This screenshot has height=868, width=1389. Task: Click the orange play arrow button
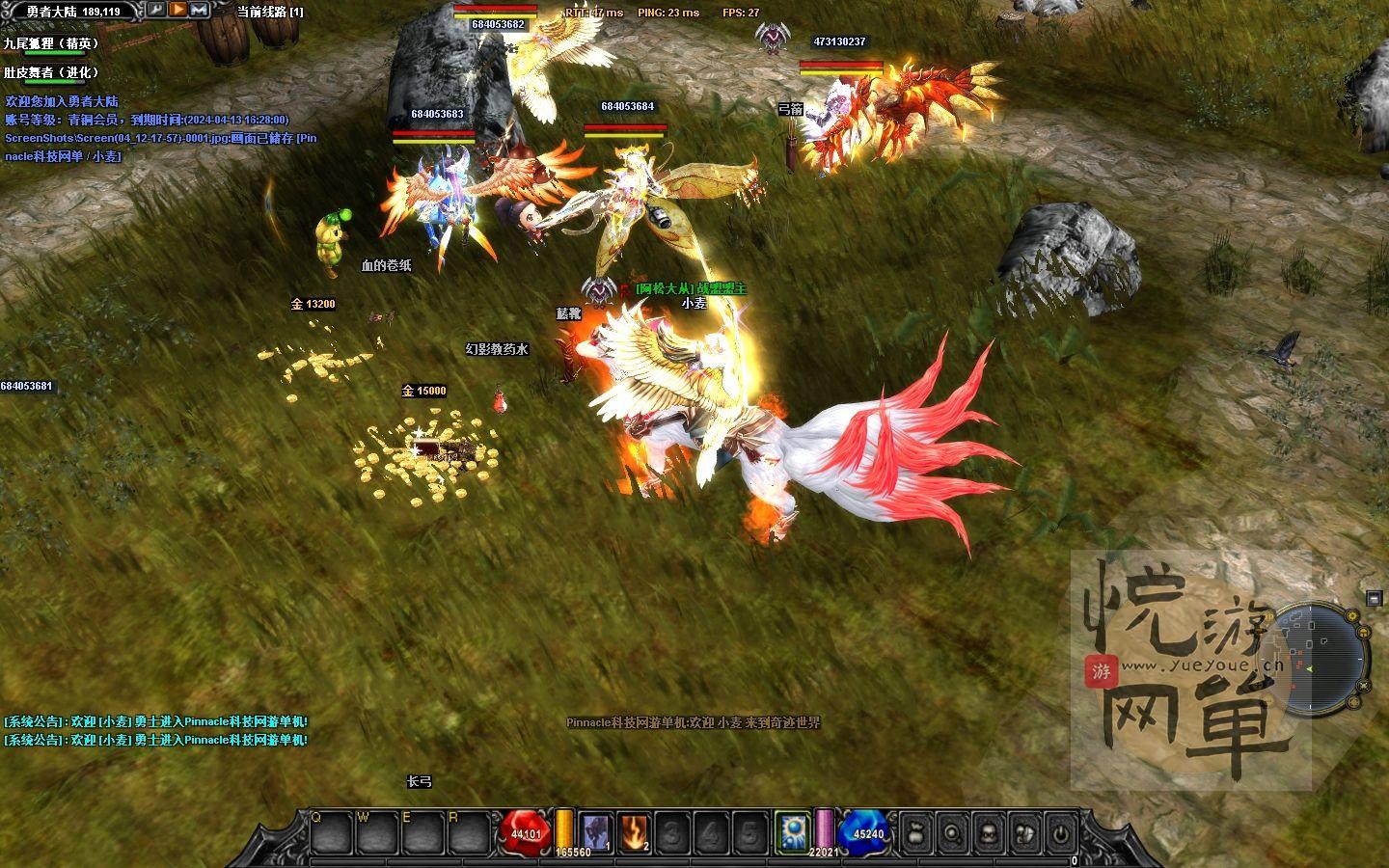[178, 10]
